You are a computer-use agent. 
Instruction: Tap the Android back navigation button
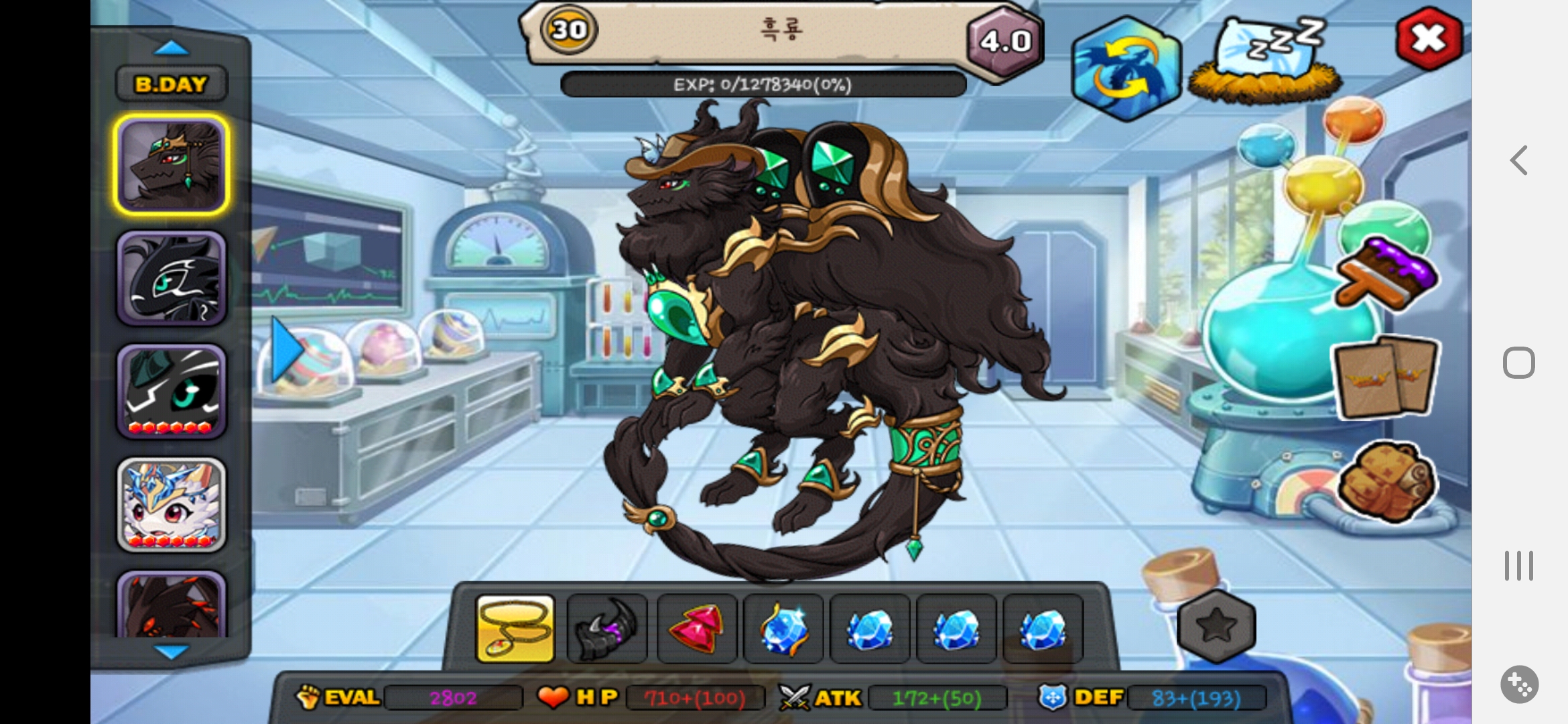tap(1519, 161)
